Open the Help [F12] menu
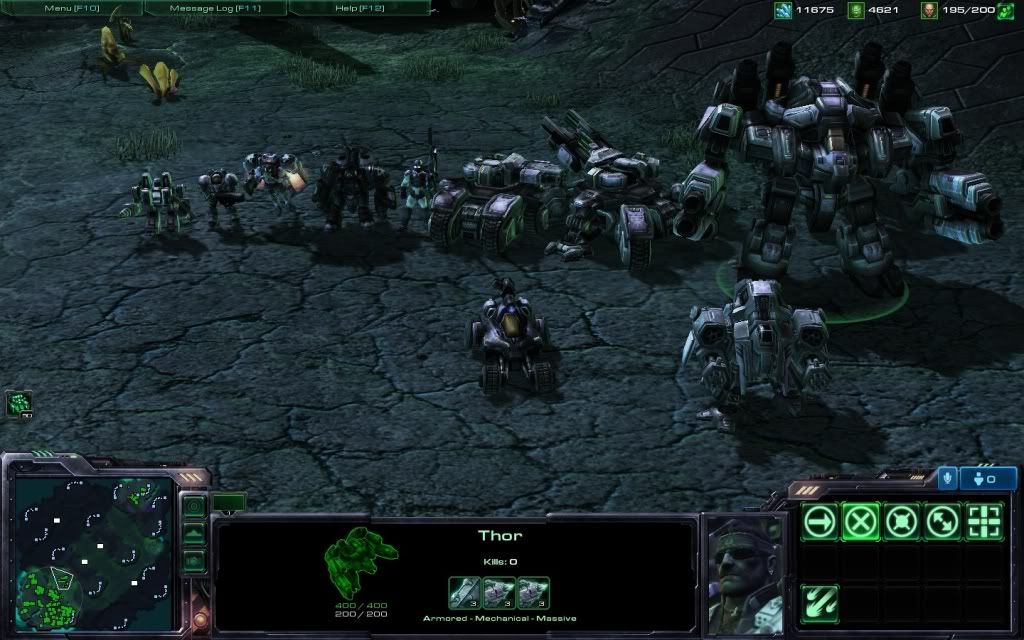 click(x=360, y=8)
